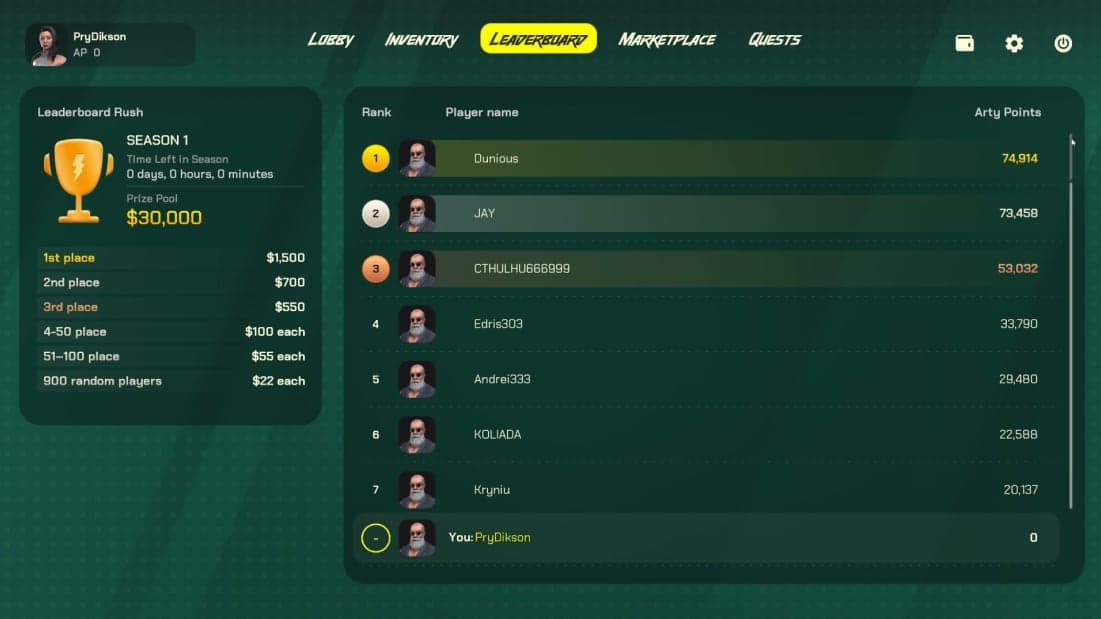Select JAY's leaderboard row
The height and width of the screenshot is (619, 1101).
pos(700,213)
